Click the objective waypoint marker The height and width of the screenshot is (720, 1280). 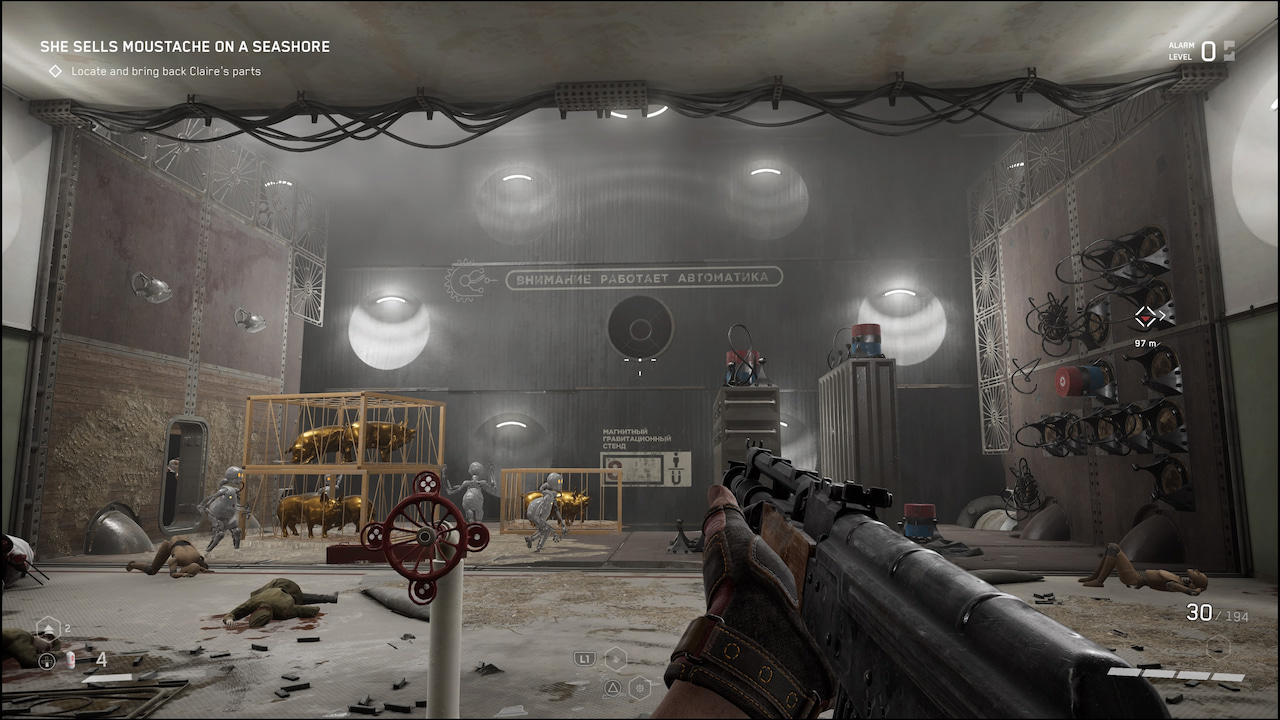(x=1146, y=318)
